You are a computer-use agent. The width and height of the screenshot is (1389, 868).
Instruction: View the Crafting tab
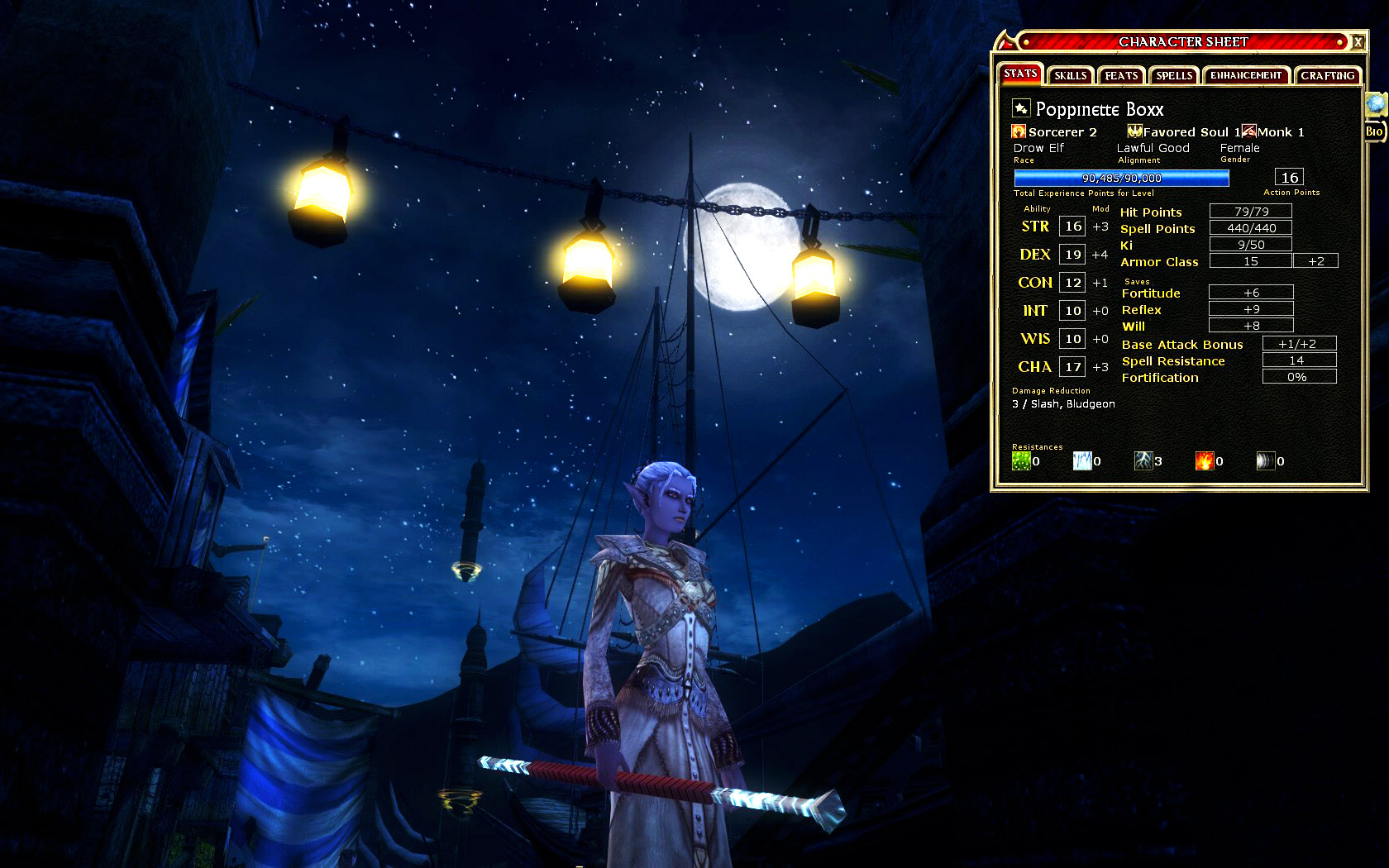[x=1327, y=75]
